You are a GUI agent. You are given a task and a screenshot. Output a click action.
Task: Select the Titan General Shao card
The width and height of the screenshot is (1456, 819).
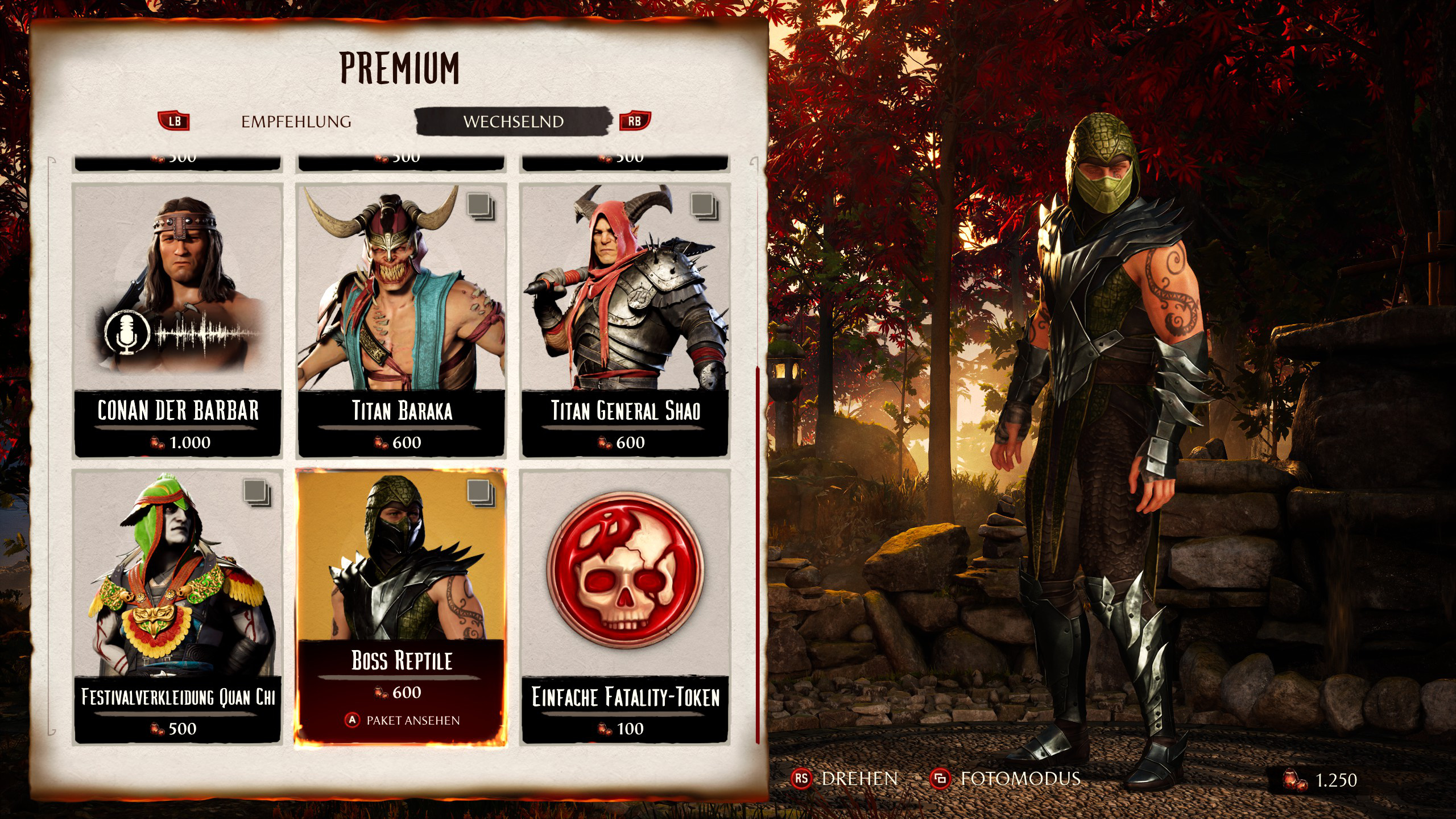coord(625,320)
